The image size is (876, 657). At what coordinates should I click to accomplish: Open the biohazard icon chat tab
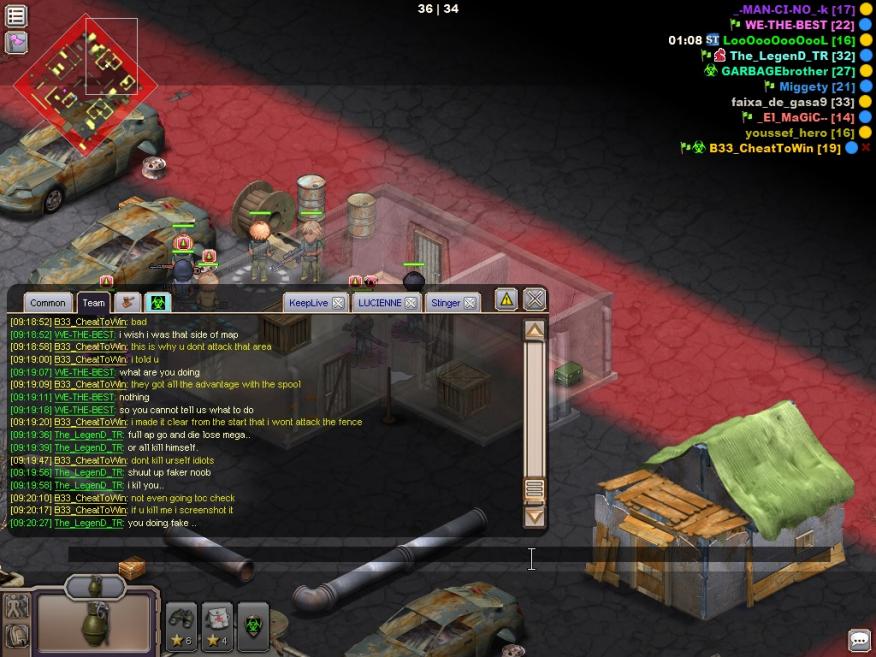(x=157, y=302)
